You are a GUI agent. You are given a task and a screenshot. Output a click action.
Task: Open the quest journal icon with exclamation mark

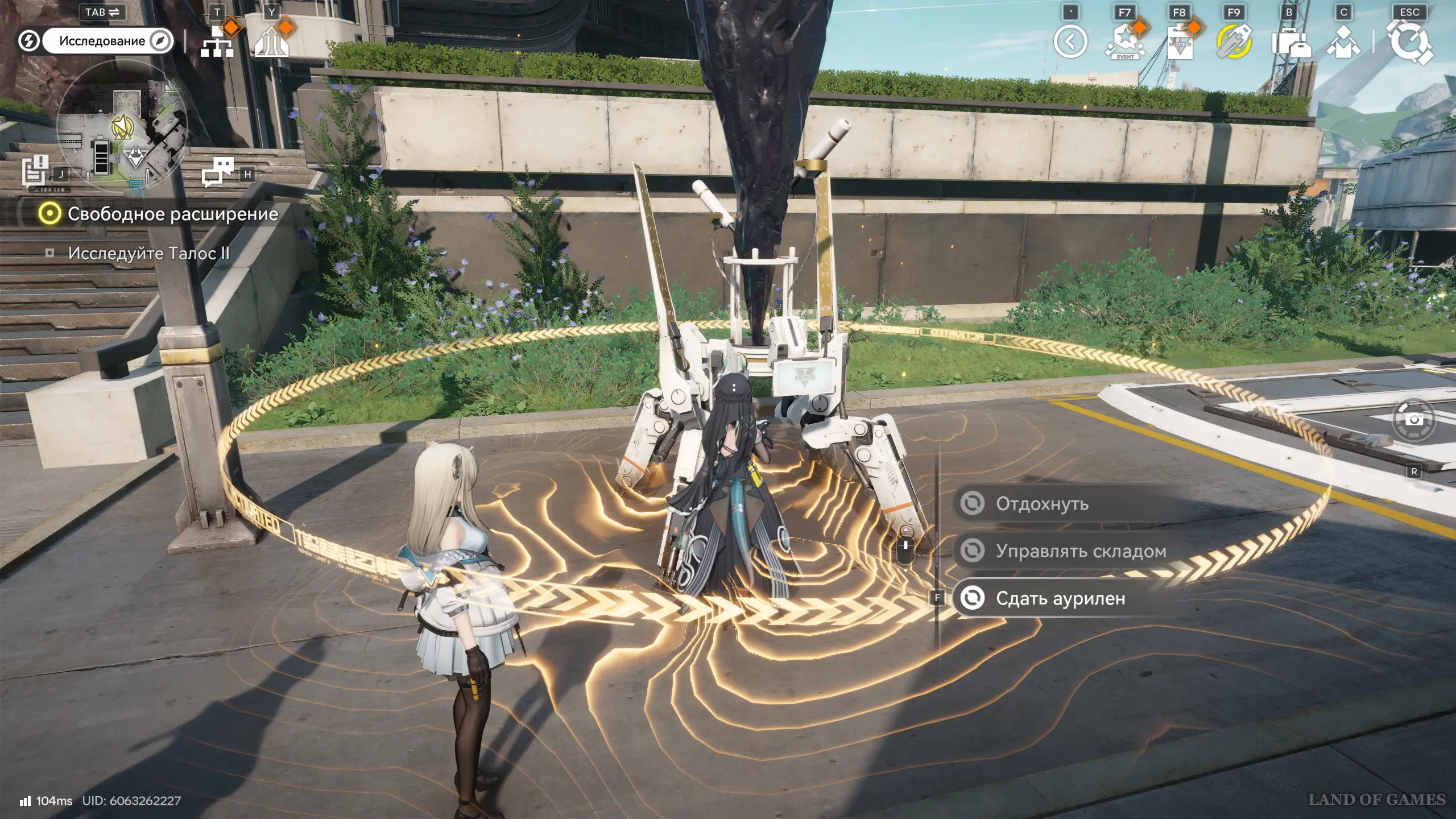coord(35,170)
